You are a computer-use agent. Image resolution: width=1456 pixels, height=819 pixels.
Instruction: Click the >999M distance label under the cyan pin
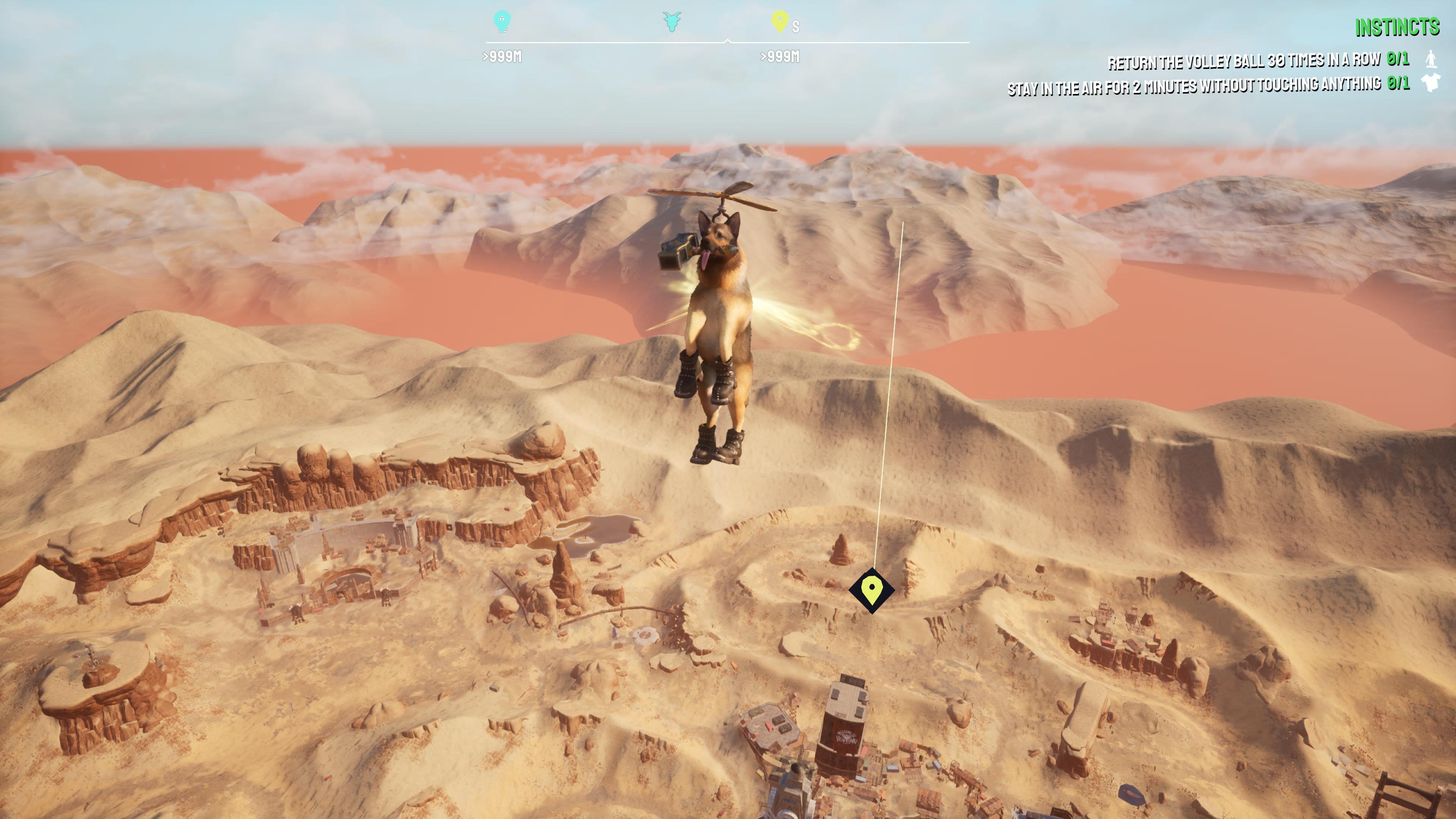point(503,56)
